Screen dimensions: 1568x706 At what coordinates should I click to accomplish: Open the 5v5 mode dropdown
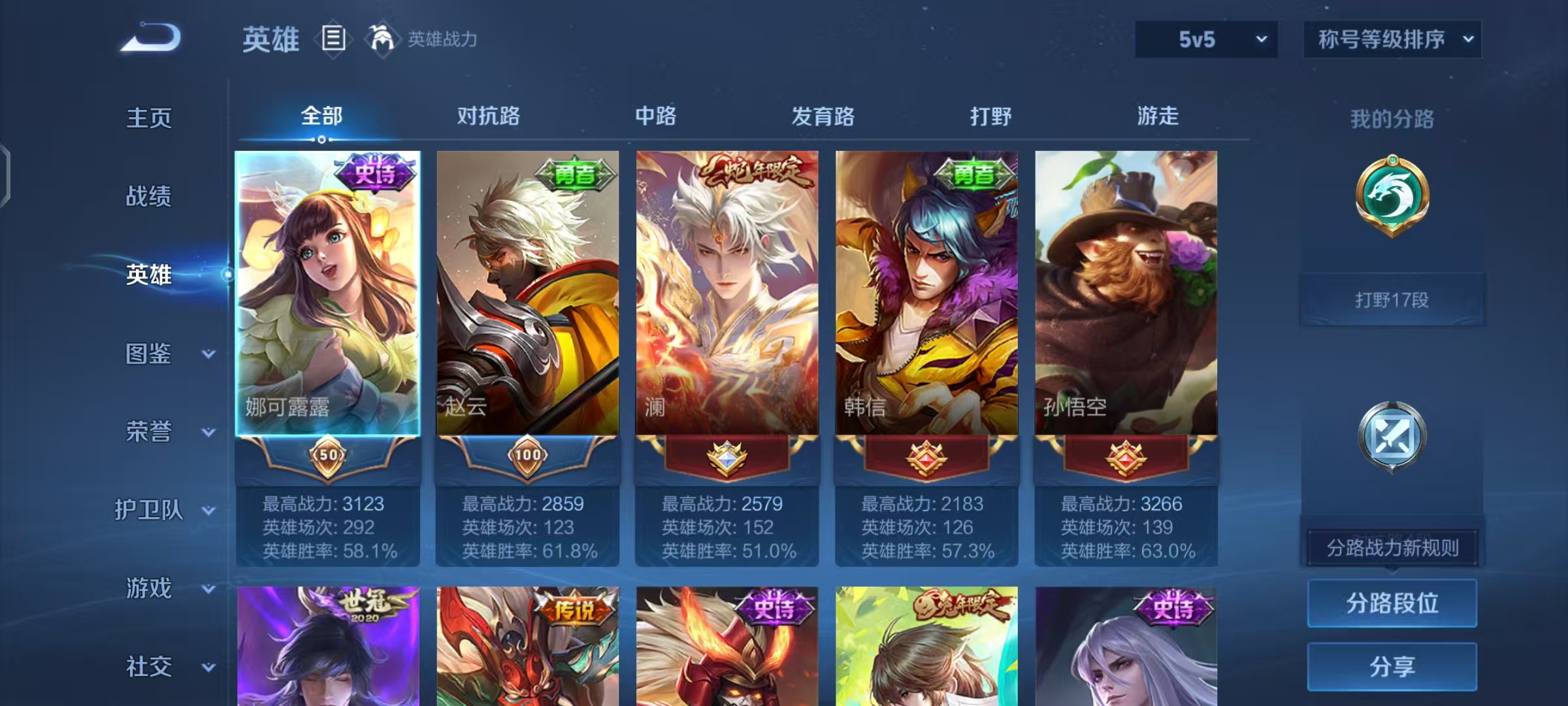pos(1205,39)
